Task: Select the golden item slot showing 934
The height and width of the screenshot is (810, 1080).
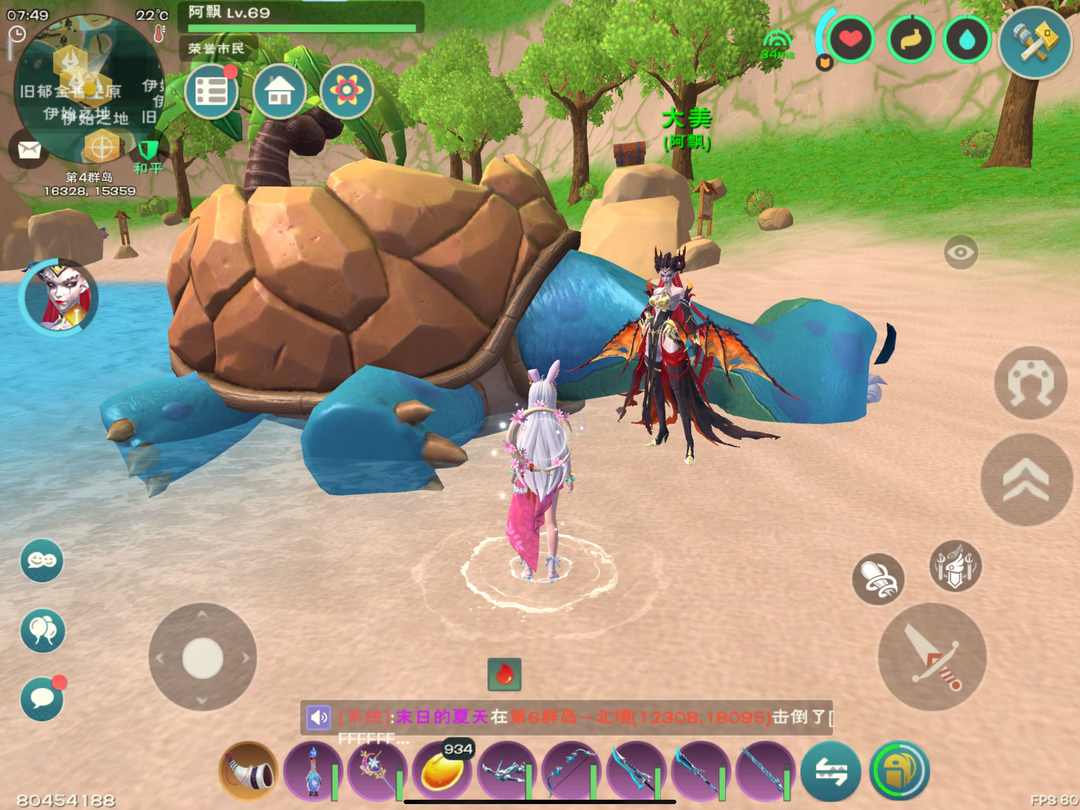Action: 442,771
